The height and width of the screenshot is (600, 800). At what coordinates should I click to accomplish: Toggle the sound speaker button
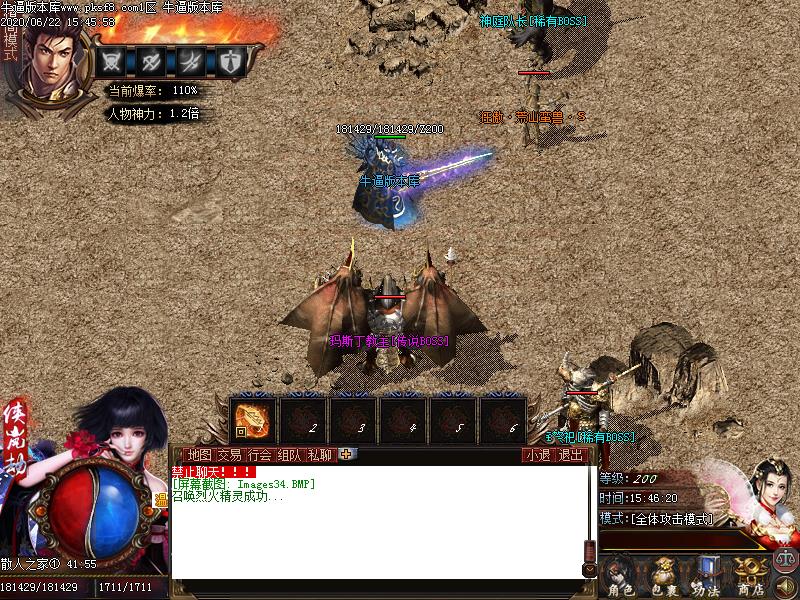coord(785,586)
